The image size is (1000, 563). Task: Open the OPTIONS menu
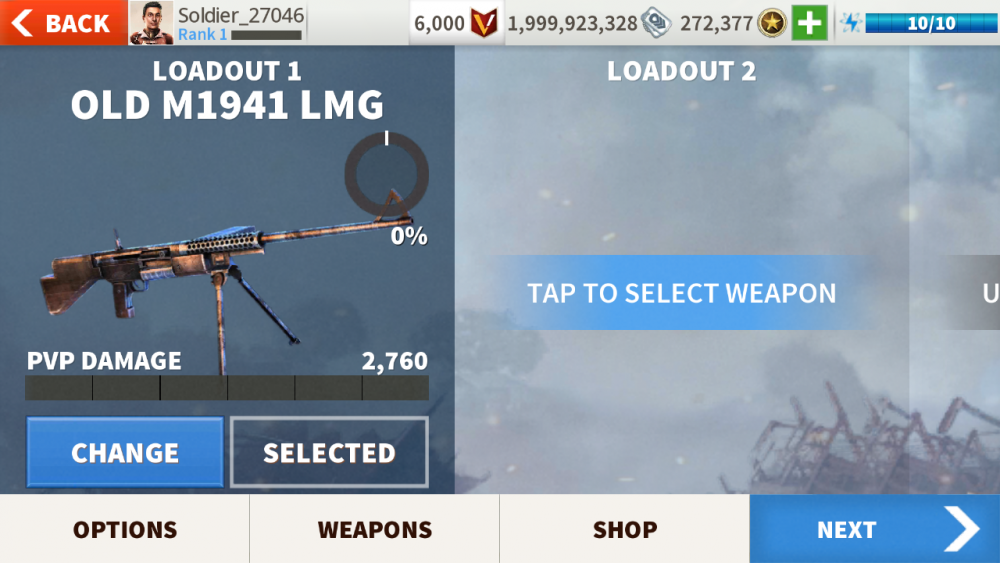click(125, 529)
